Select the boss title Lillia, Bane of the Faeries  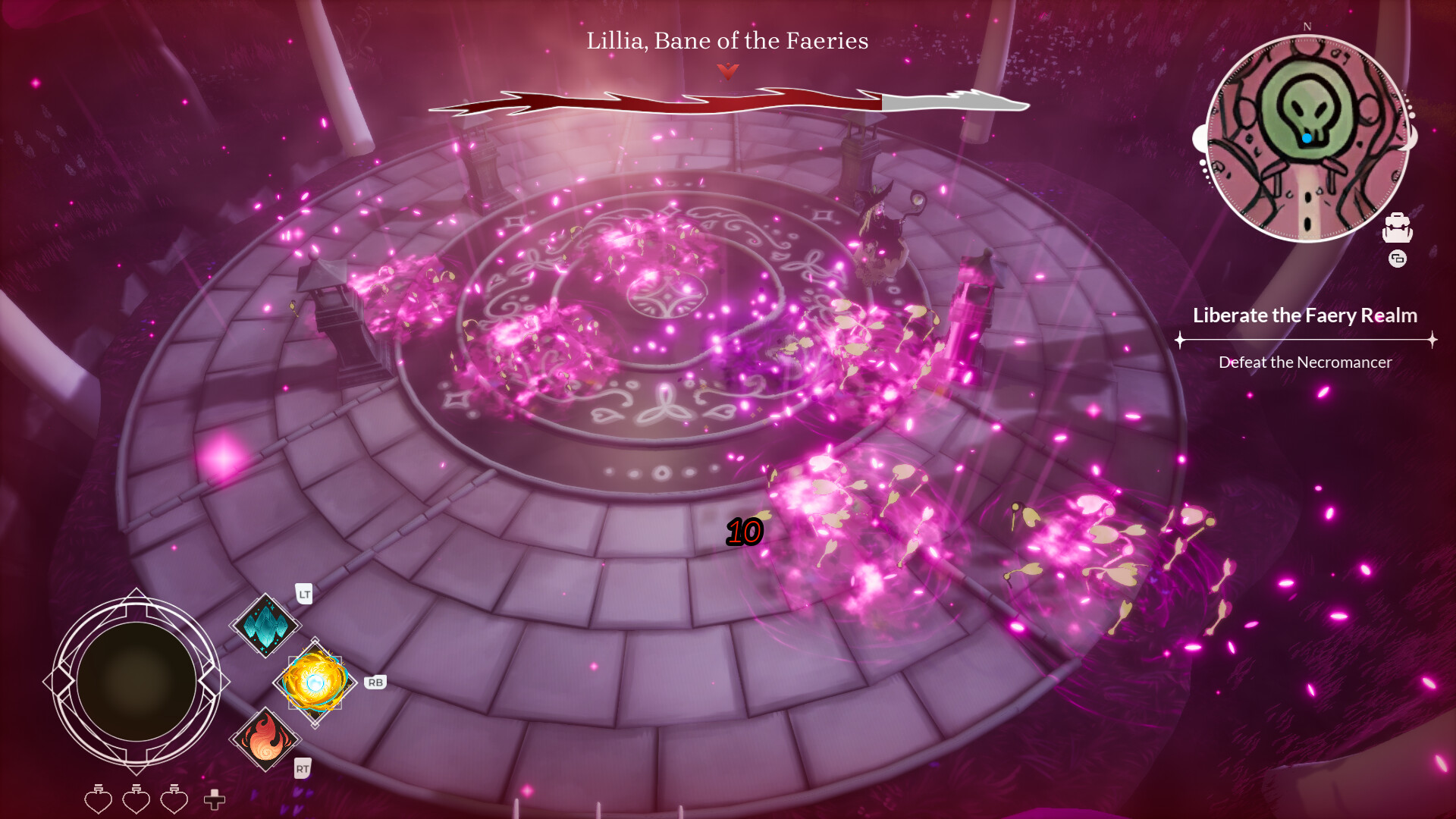click(726, 41)
